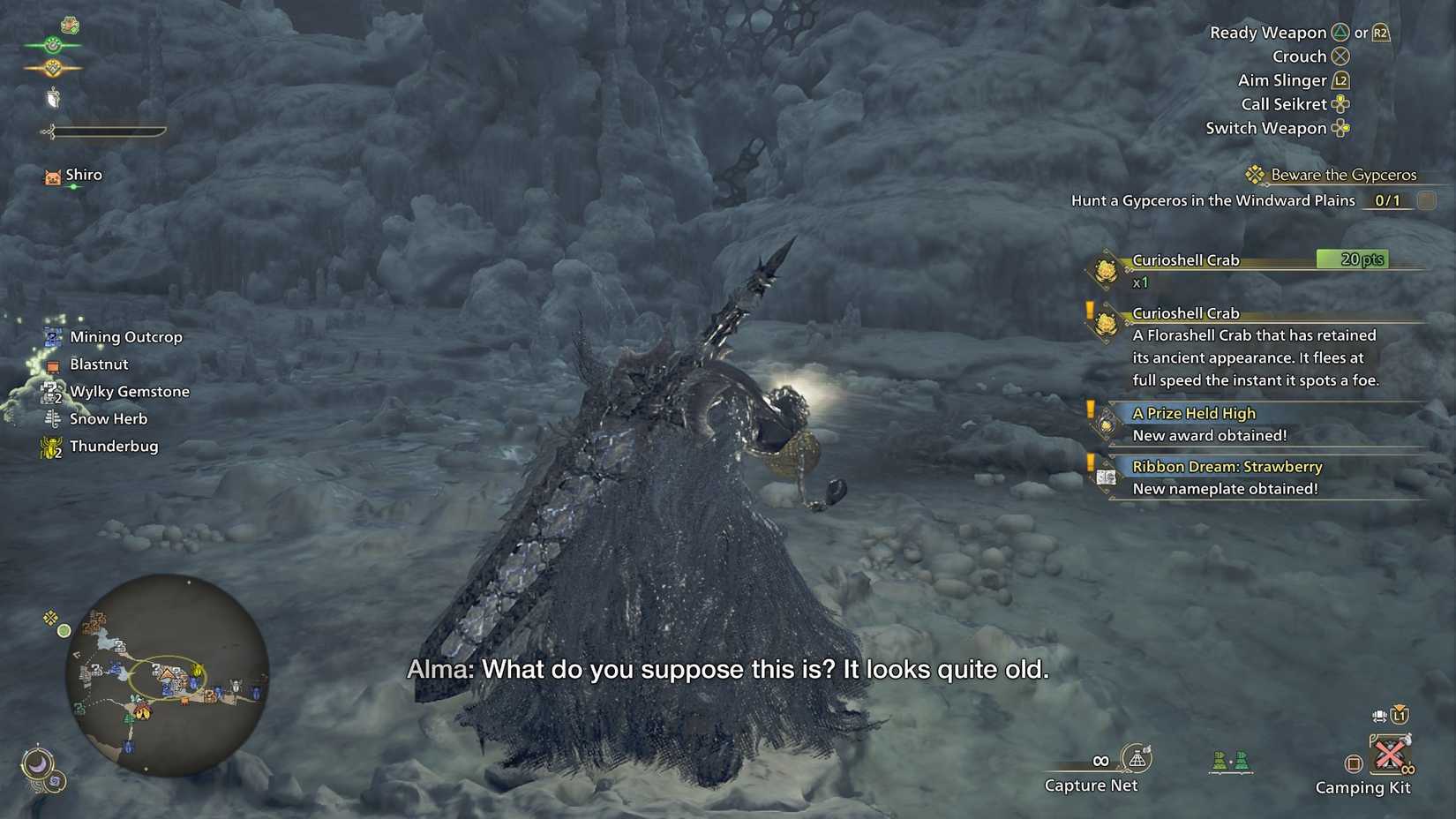The width and height of the screenshot is (1456, 819).
Task: Click the Beware the Gypceros quest title
Action: point(1343,175)
